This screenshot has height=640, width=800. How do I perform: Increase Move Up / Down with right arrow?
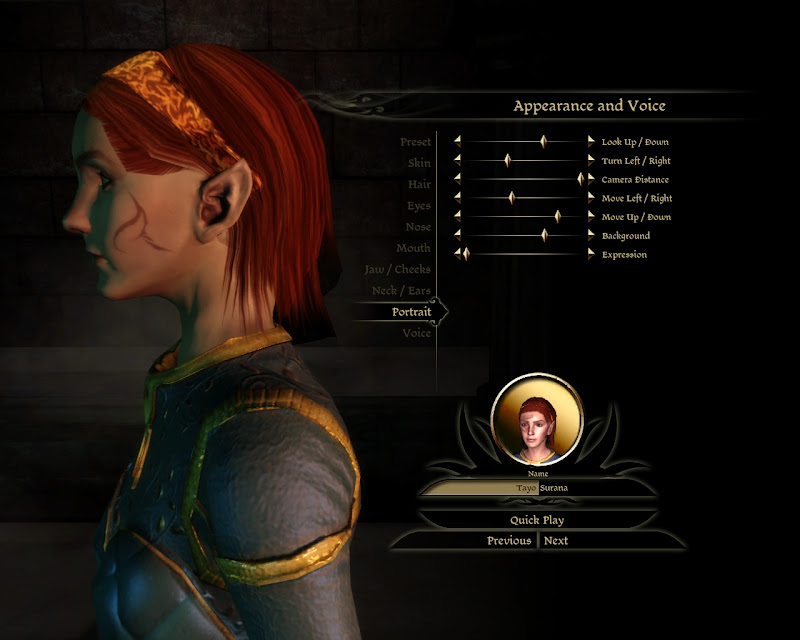[x=591, y=217]
